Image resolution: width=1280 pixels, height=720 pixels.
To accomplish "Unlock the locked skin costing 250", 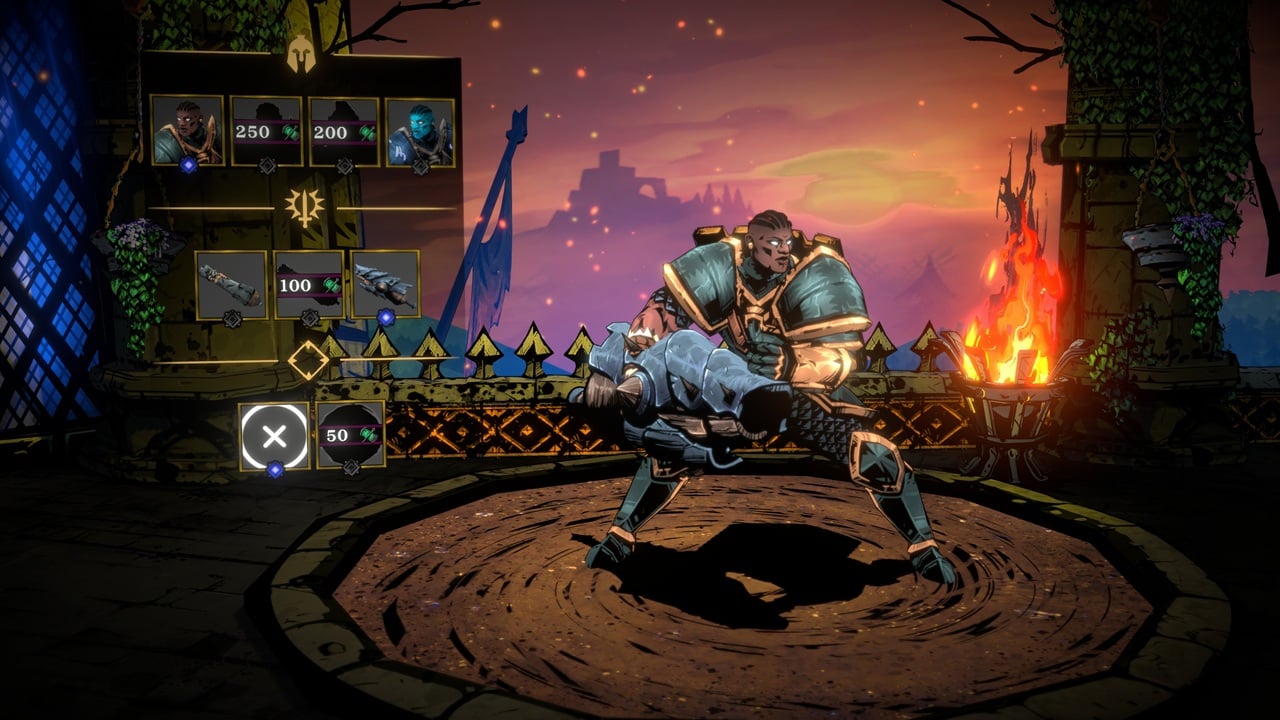I will [266, 131].
